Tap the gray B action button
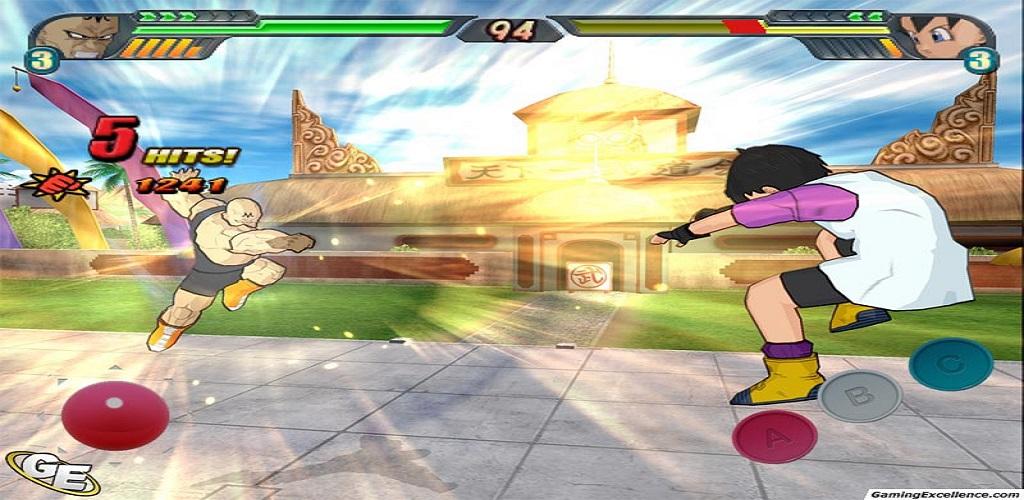The height and width of the screenshot is (500, 1024). tap(860, 396)
